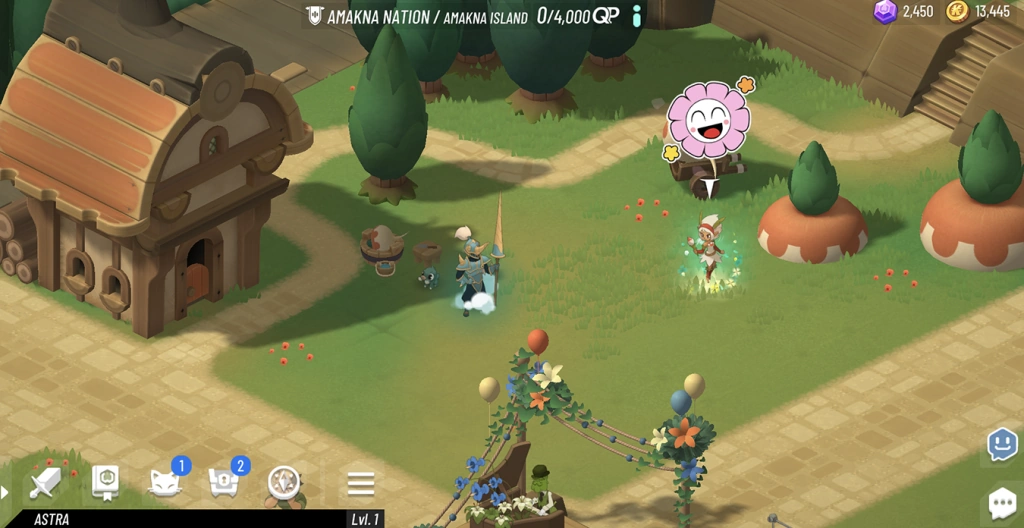Open the book with bookmark icon
The image size is (1024, 528).
coord(105,483)
